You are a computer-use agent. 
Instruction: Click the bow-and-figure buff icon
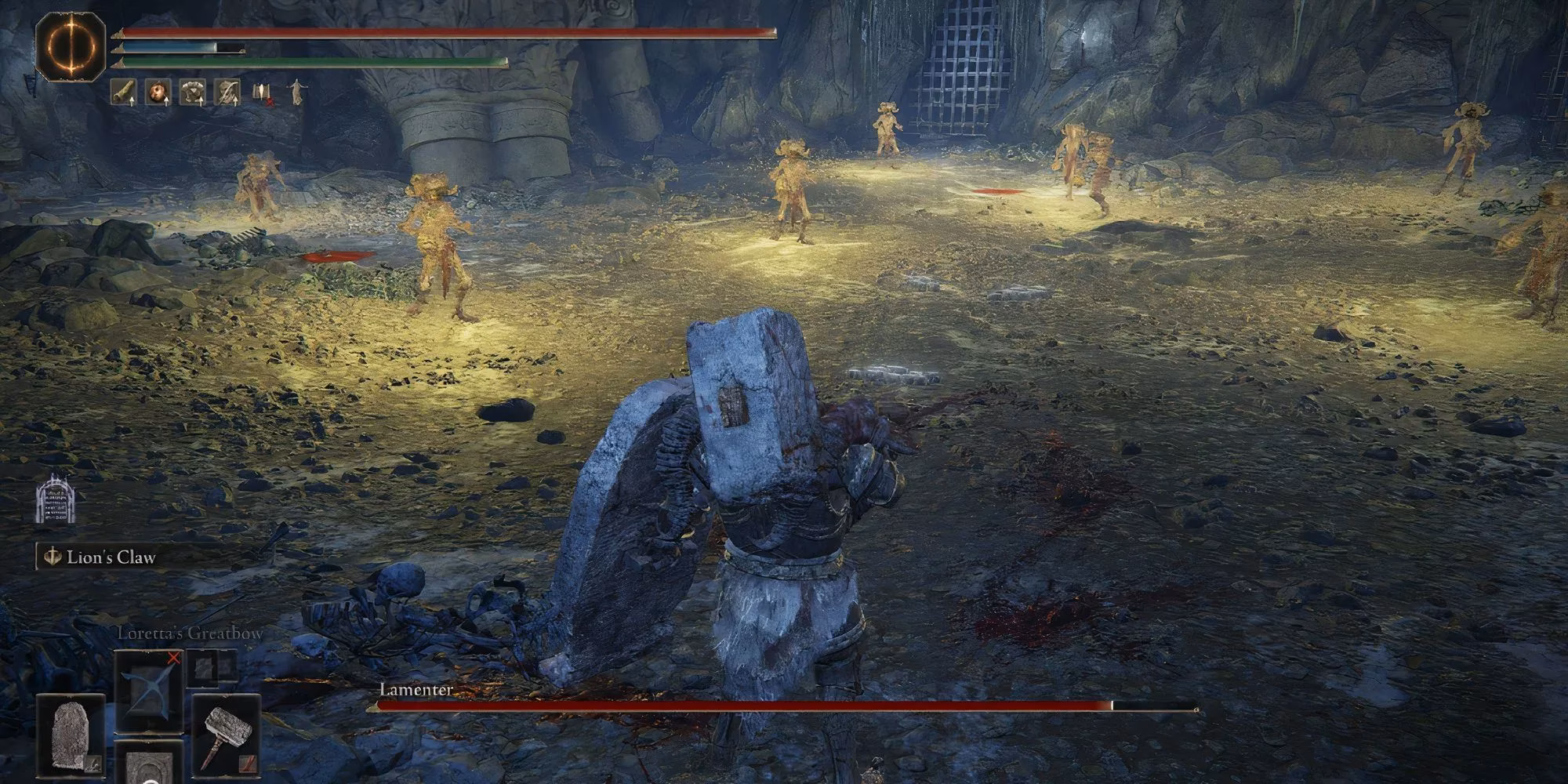click(x=227, y=93)
